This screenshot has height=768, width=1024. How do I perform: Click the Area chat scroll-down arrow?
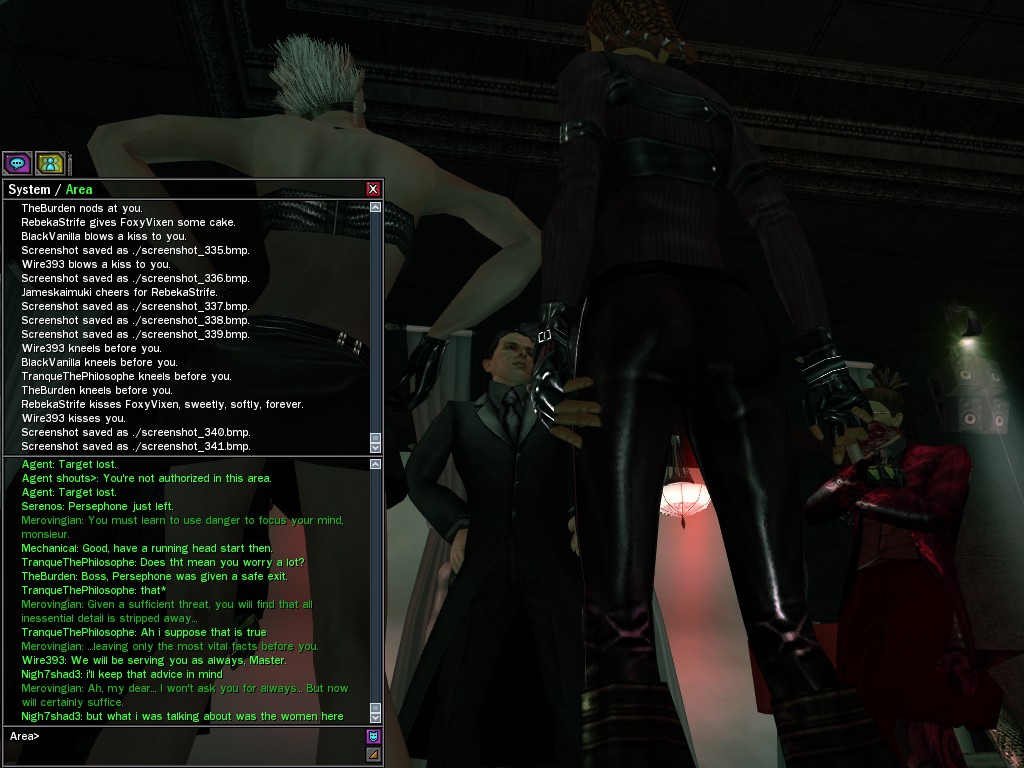[x=376, y=717]
